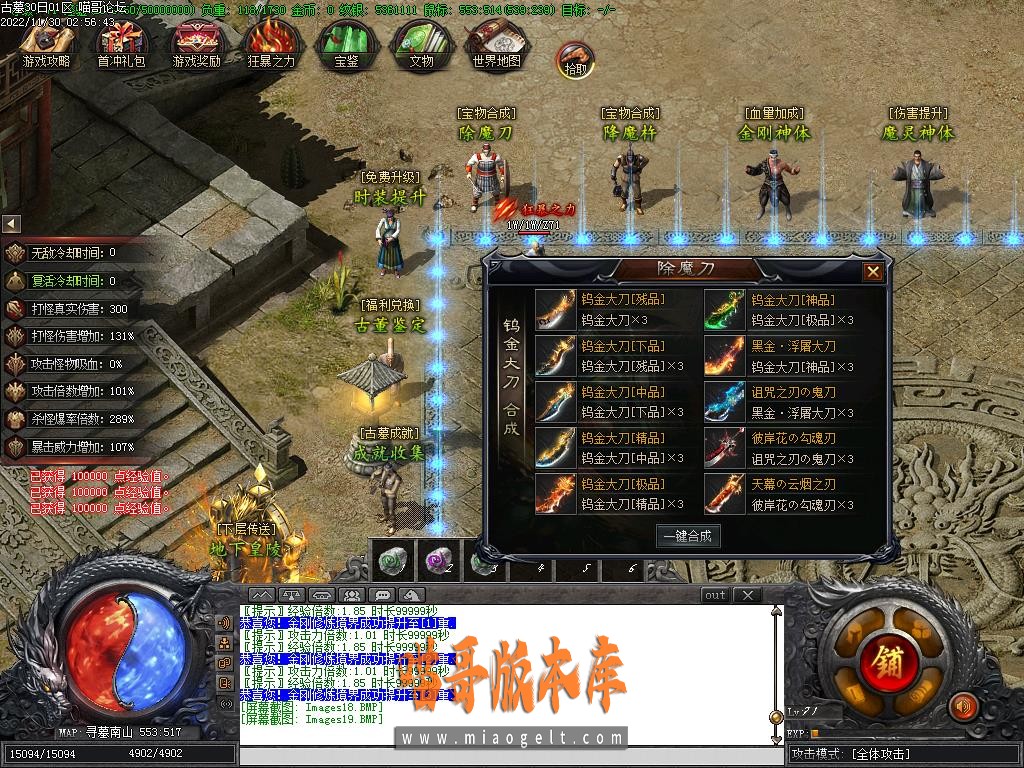Open the 首冲礼包 gift pack

click(x=121, y=44)
